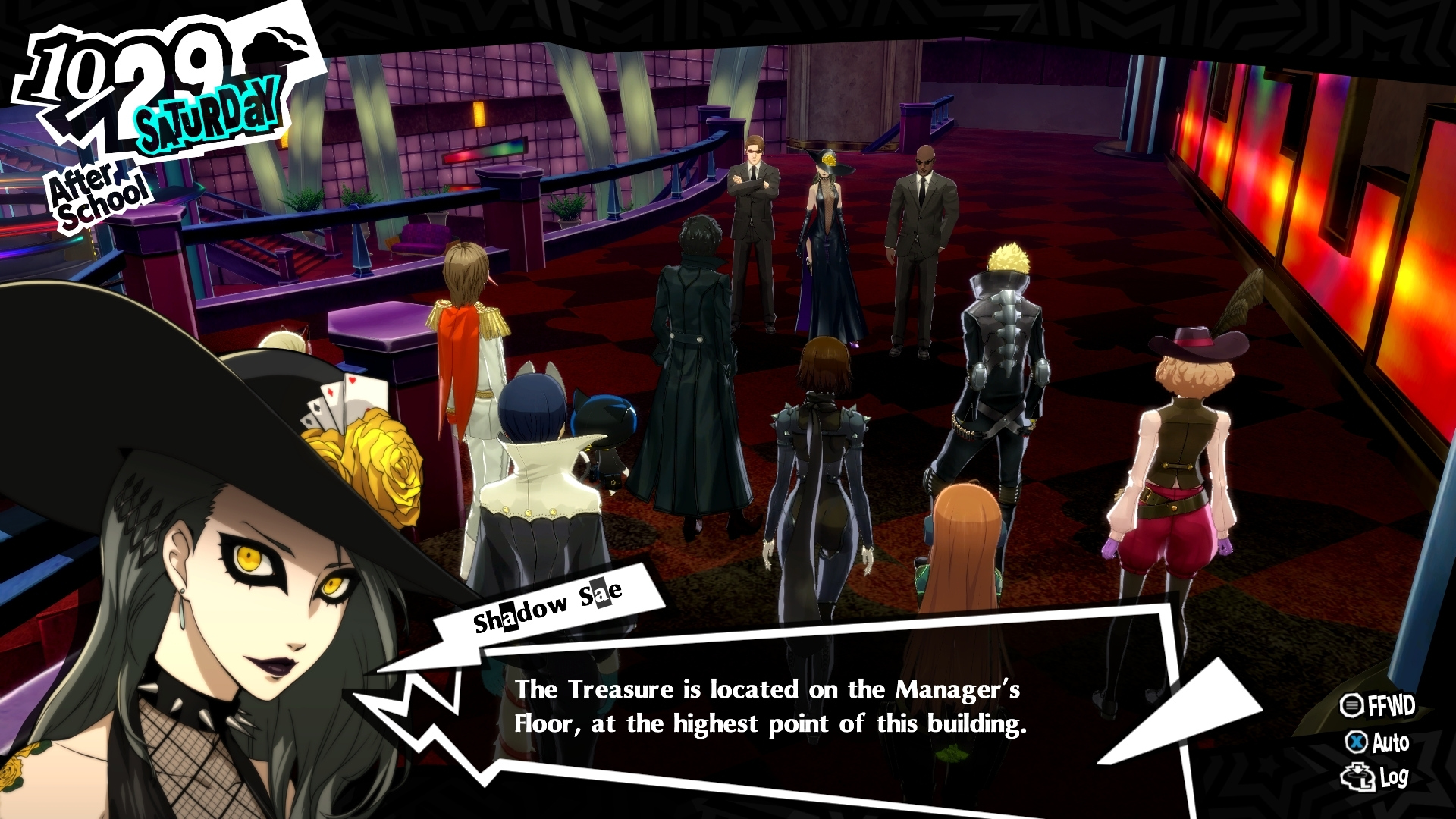Advance Shadow Sae's dialogue text box

click(770, 707)
